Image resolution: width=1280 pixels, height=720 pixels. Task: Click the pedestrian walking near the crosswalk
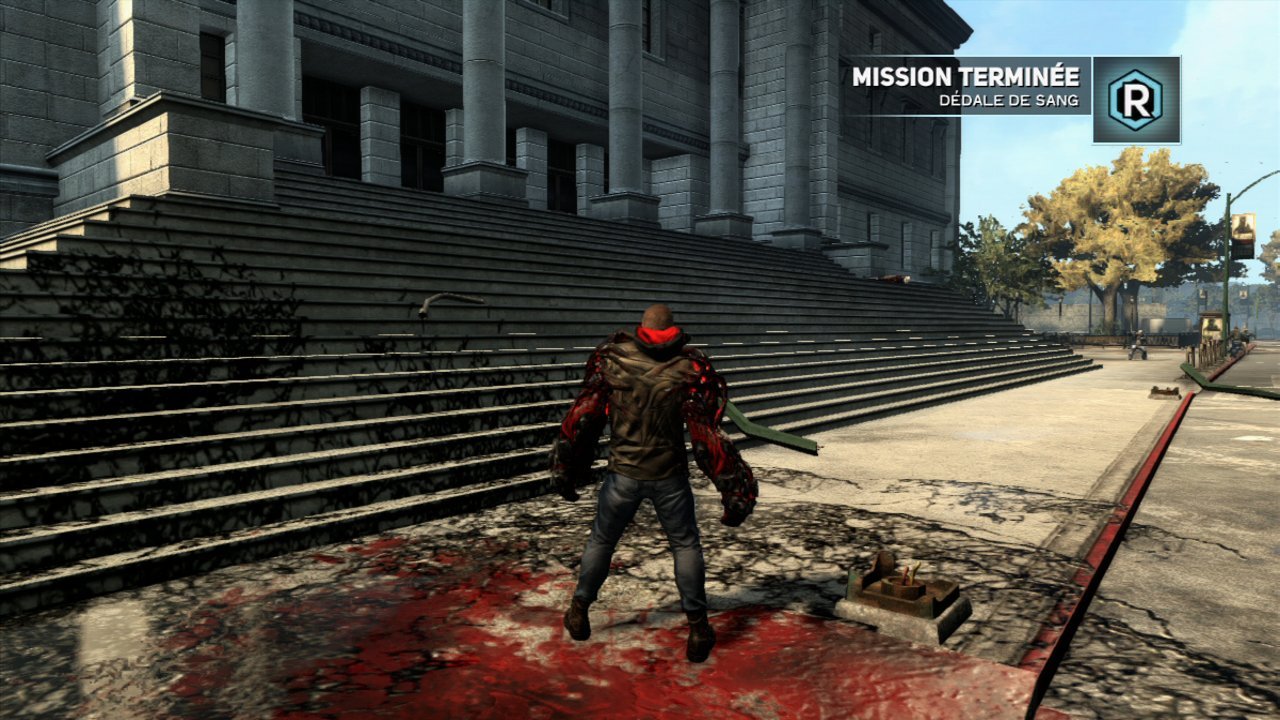1138,344
